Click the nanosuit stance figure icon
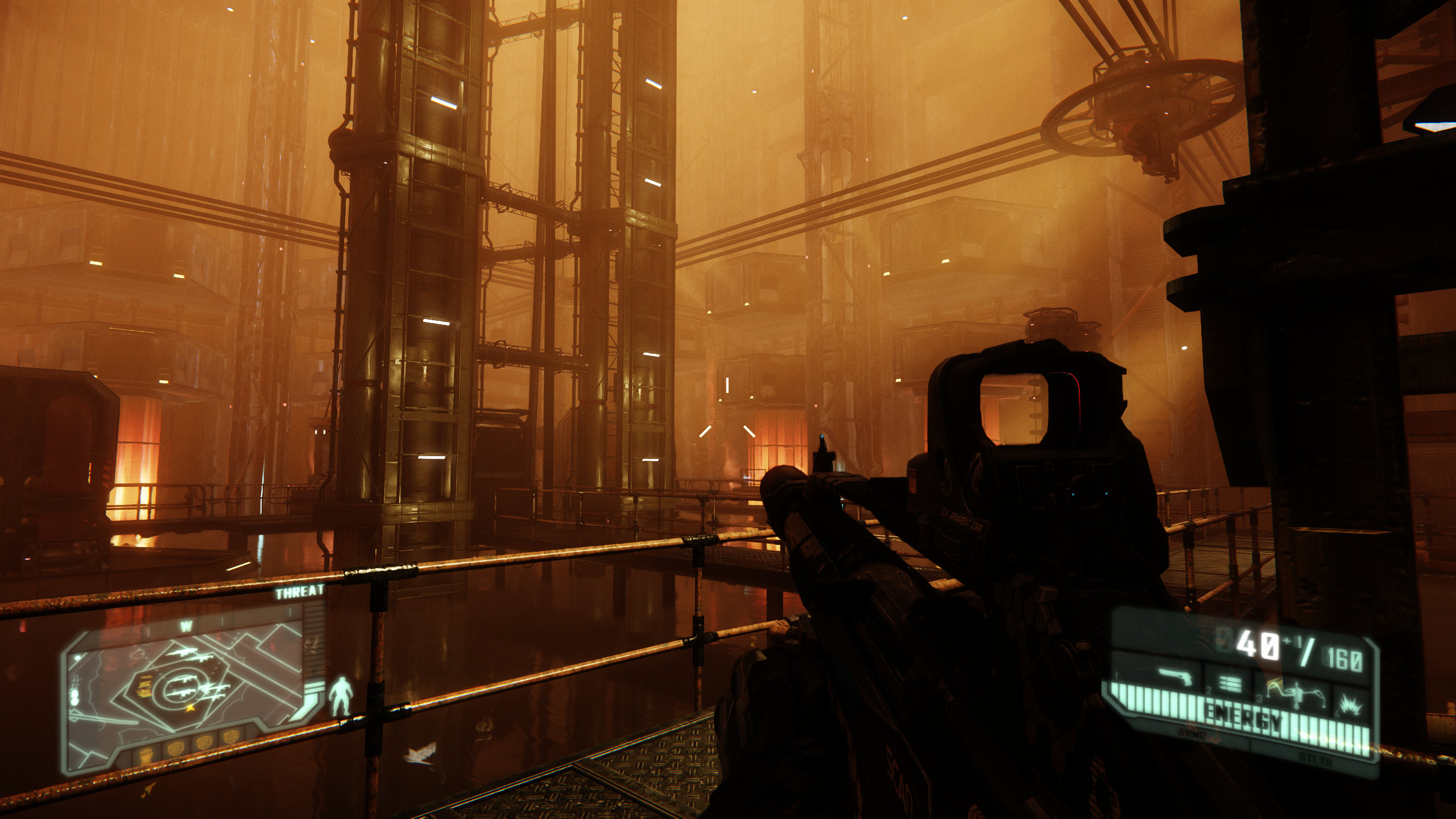 [x=341, y=696]
